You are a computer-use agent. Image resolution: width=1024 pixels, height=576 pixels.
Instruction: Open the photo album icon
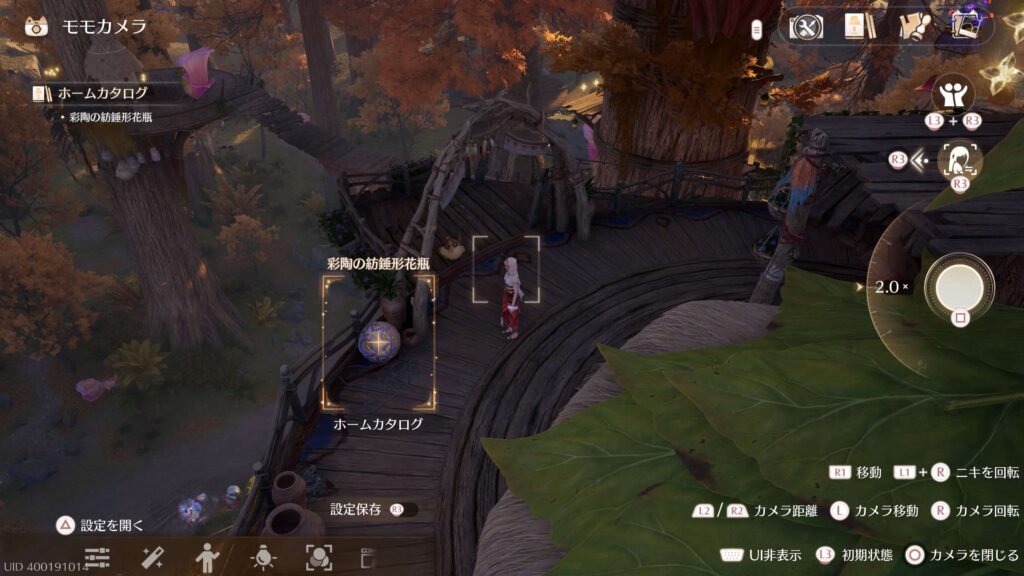click(x=964, y=27)
